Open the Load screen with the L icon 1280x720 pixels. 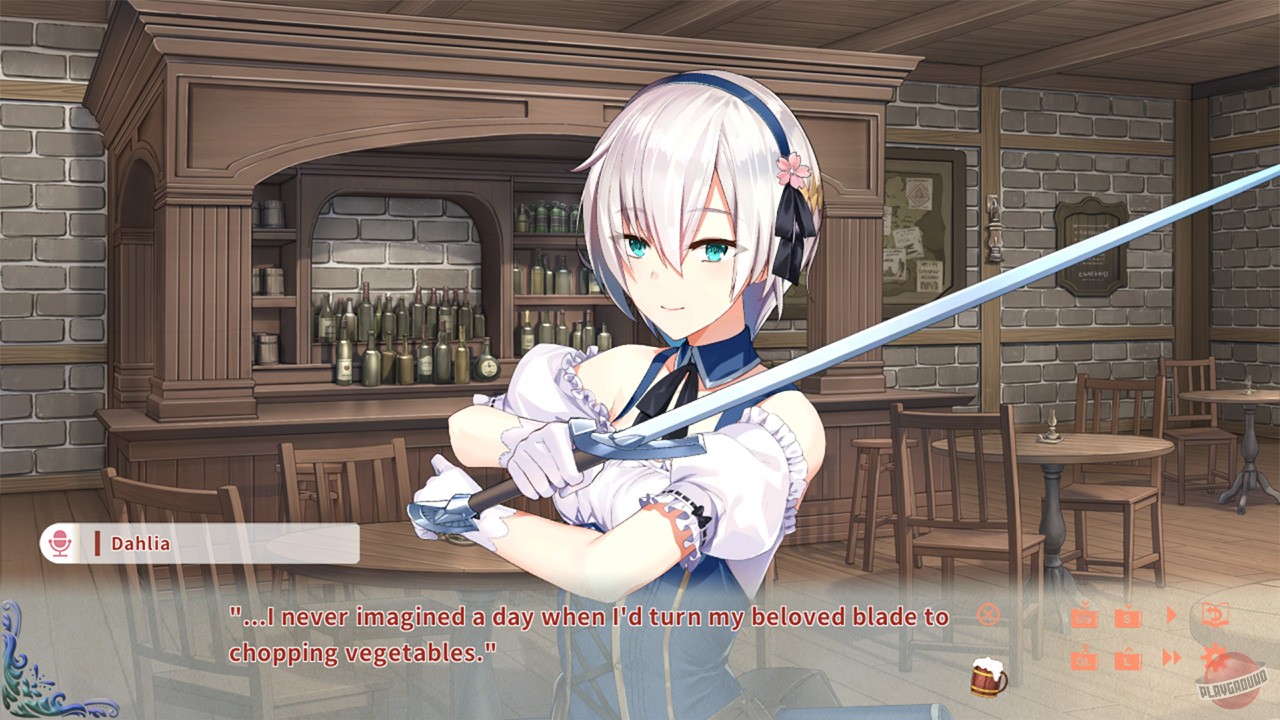tap(1128, 660)
